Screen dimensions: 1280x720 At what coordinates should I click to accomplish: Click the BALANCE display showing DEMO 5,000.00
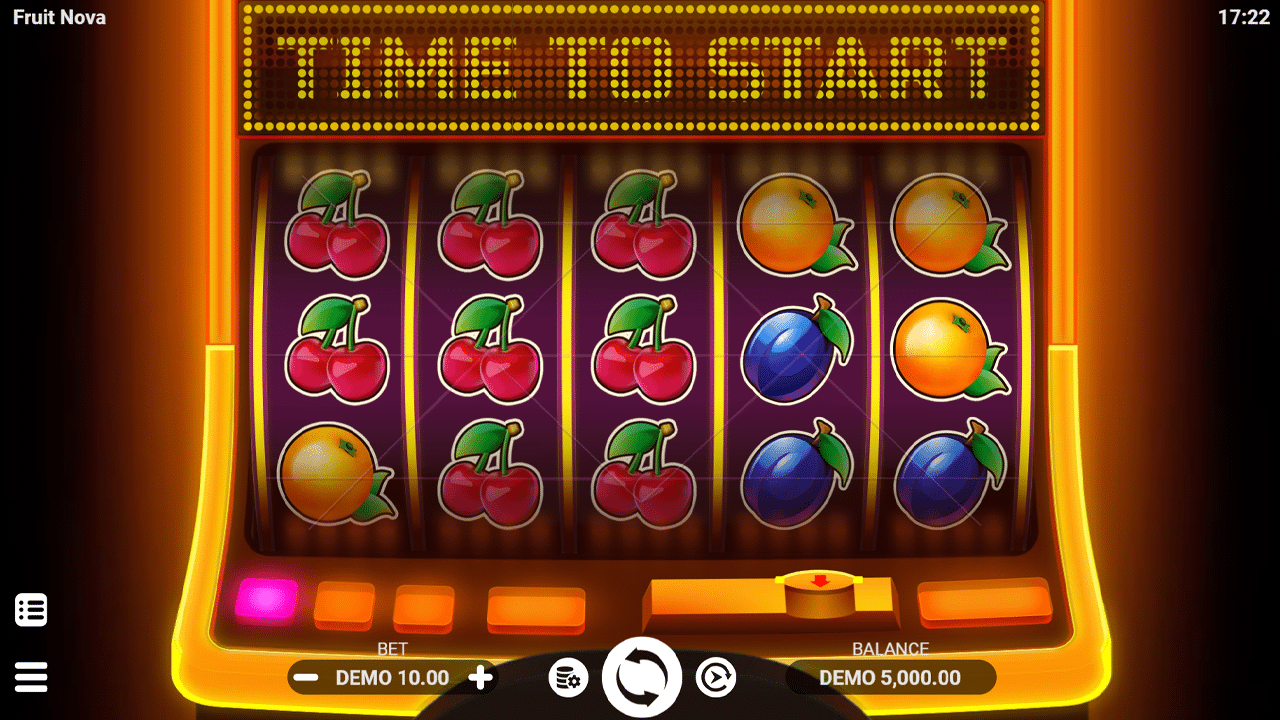890,677
